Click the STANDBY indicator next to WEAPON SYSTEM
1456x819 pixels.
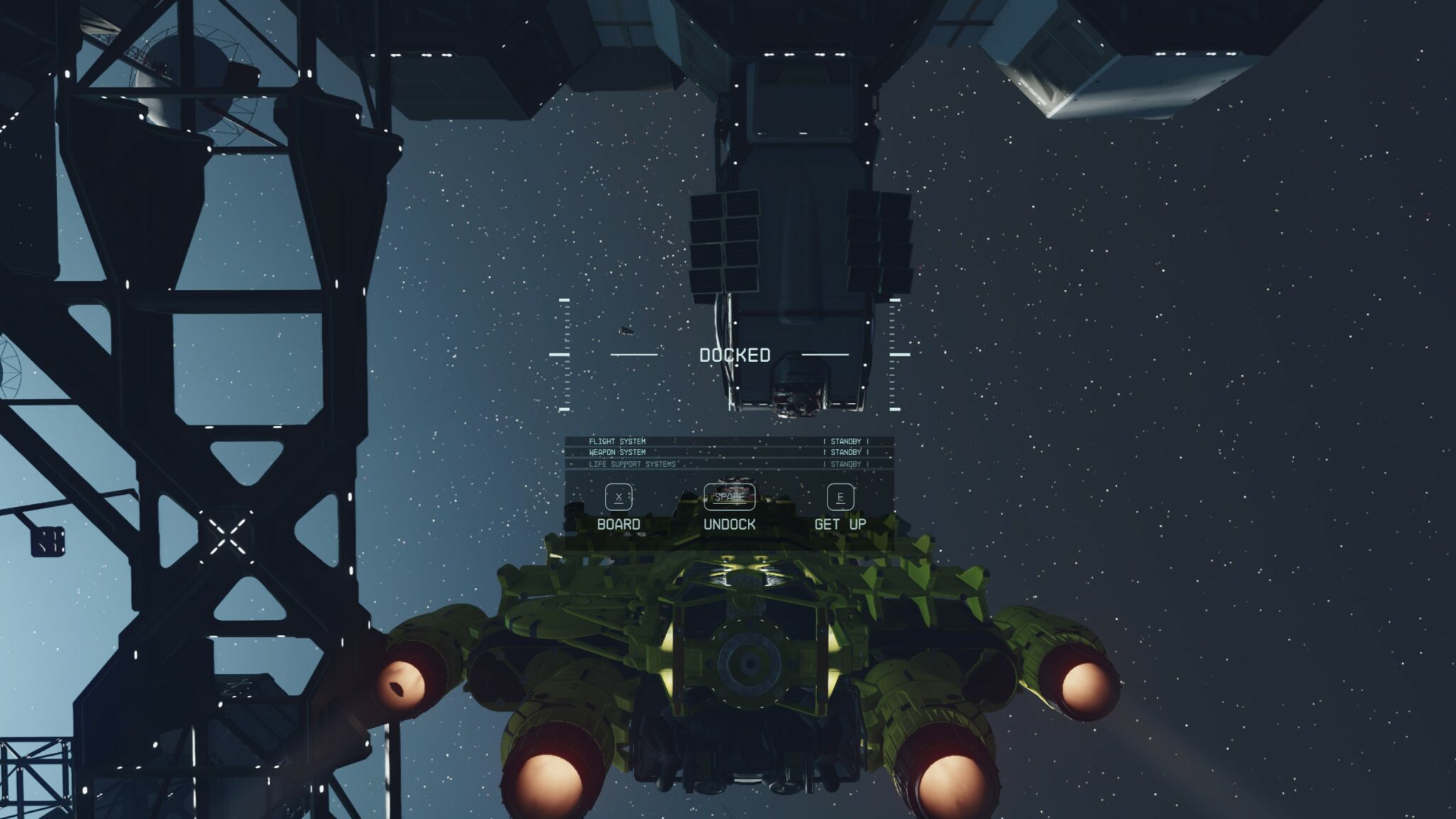(x=846, y=453)
